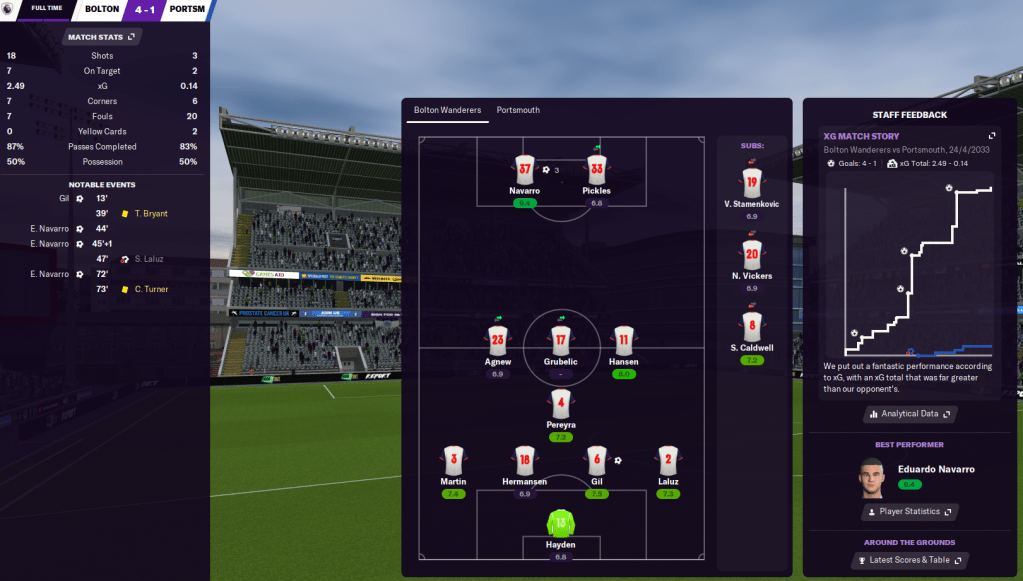
Task: Select Hansen number 11 shirt
Action: tap(623, 340)
